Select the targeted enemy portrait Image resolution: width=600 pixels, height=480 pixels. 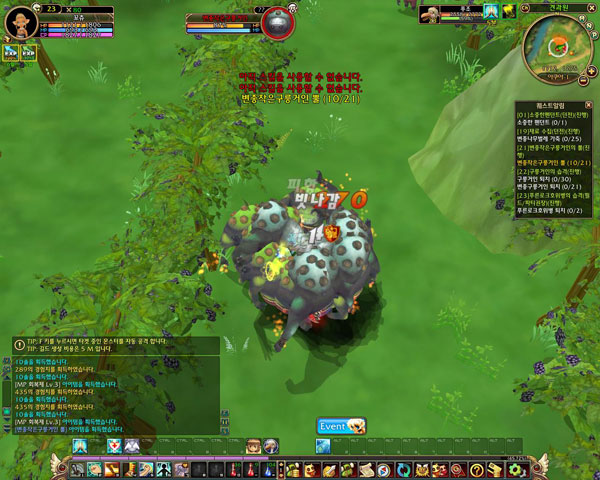pyautogui.click(x=278, y=21)
